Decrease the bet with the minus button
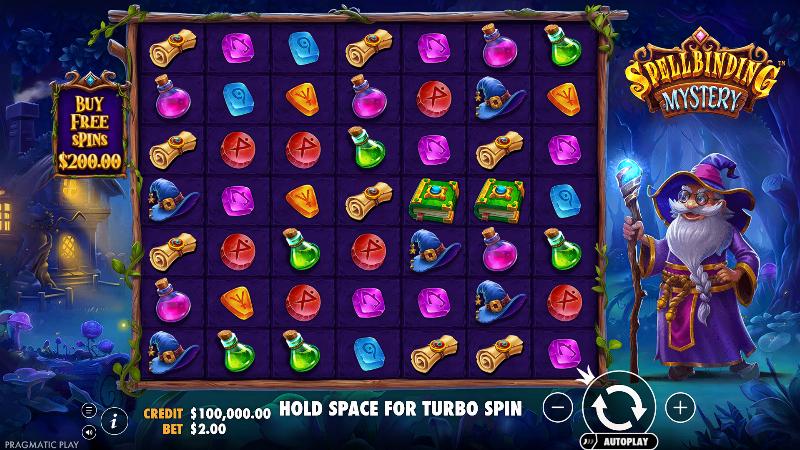800x450 pixels. 560,407
